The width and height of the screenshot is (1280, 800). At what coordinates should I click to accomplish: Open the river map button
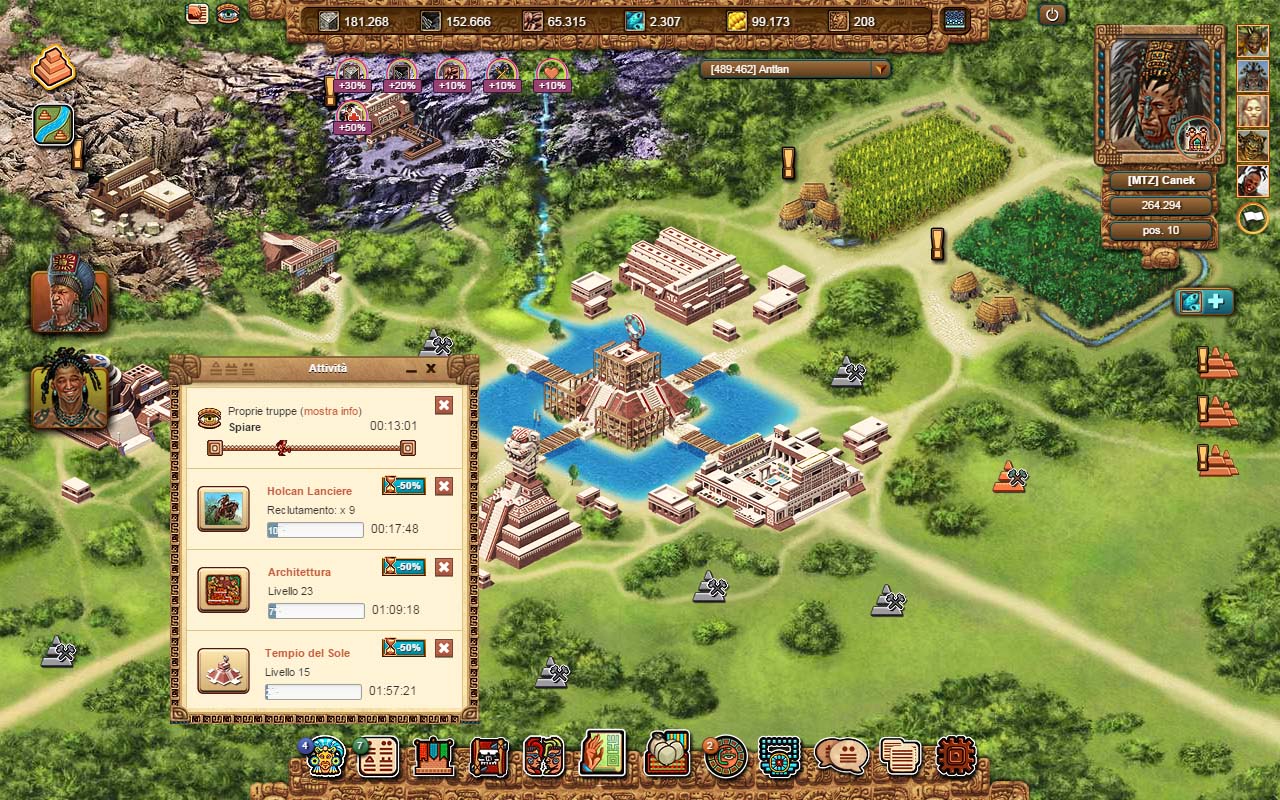coord(53,125)
